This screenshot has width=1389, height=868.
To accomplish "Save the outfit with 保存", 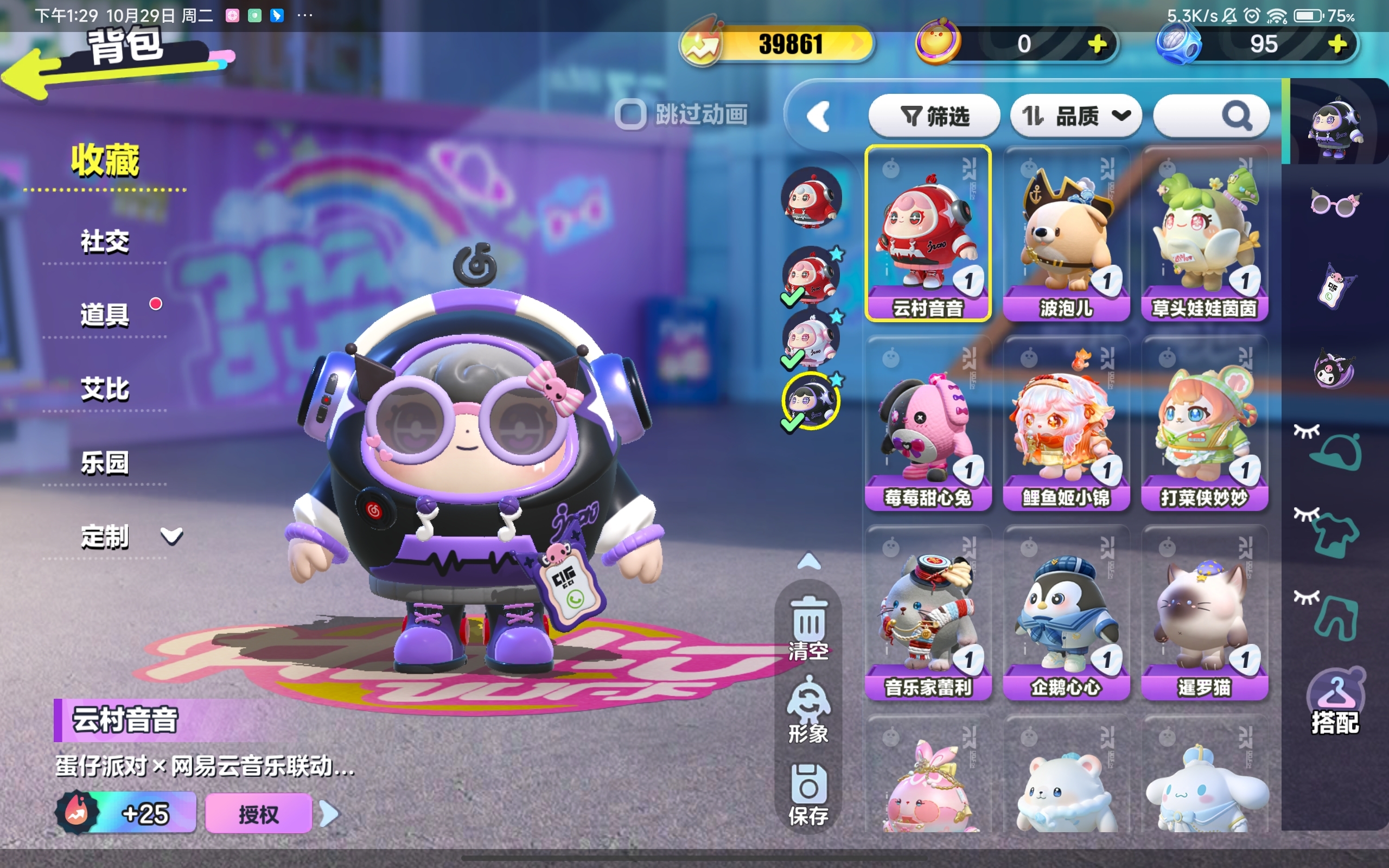I will (808, 794).
